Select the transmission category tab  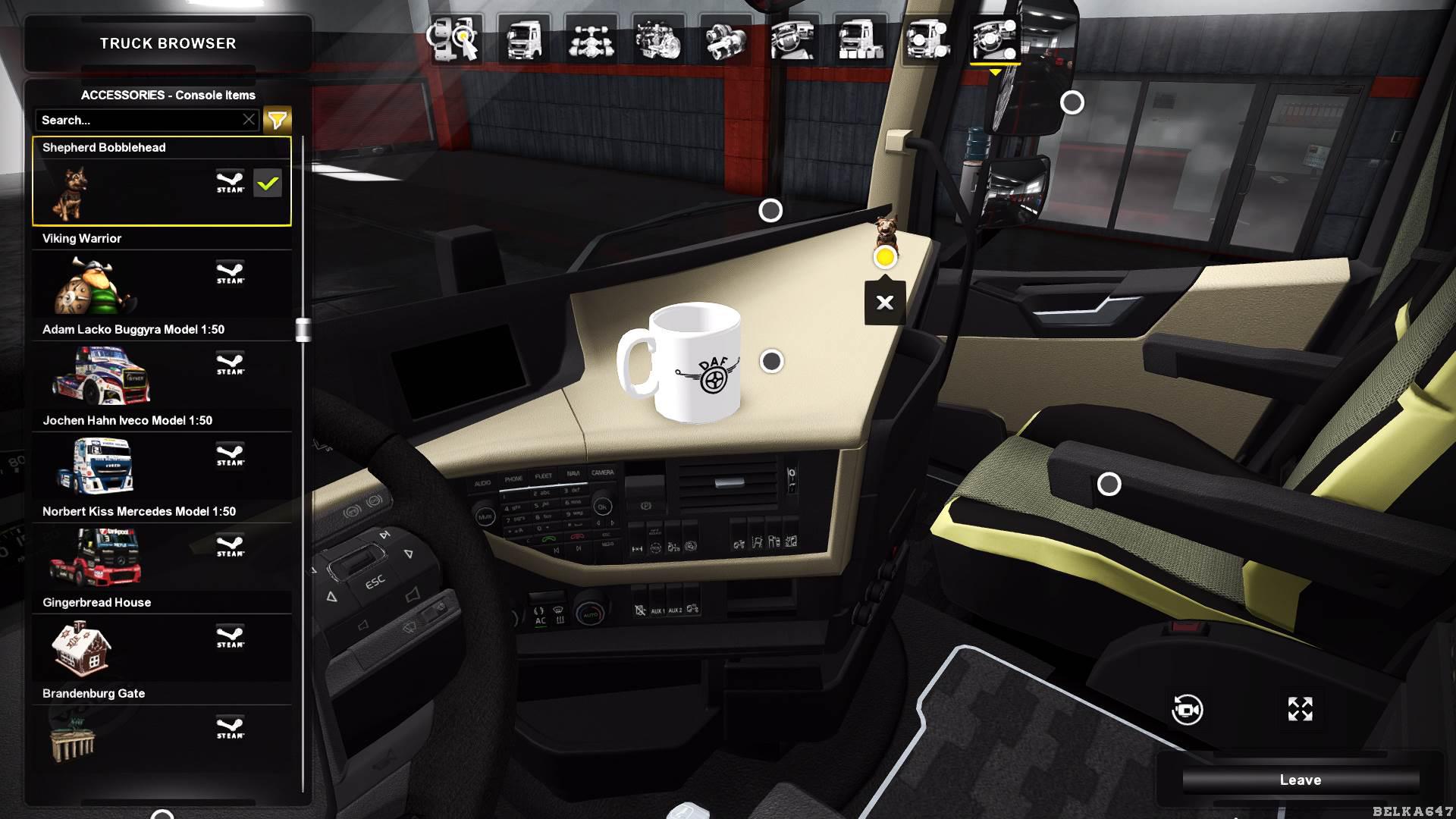click(725, 39)
